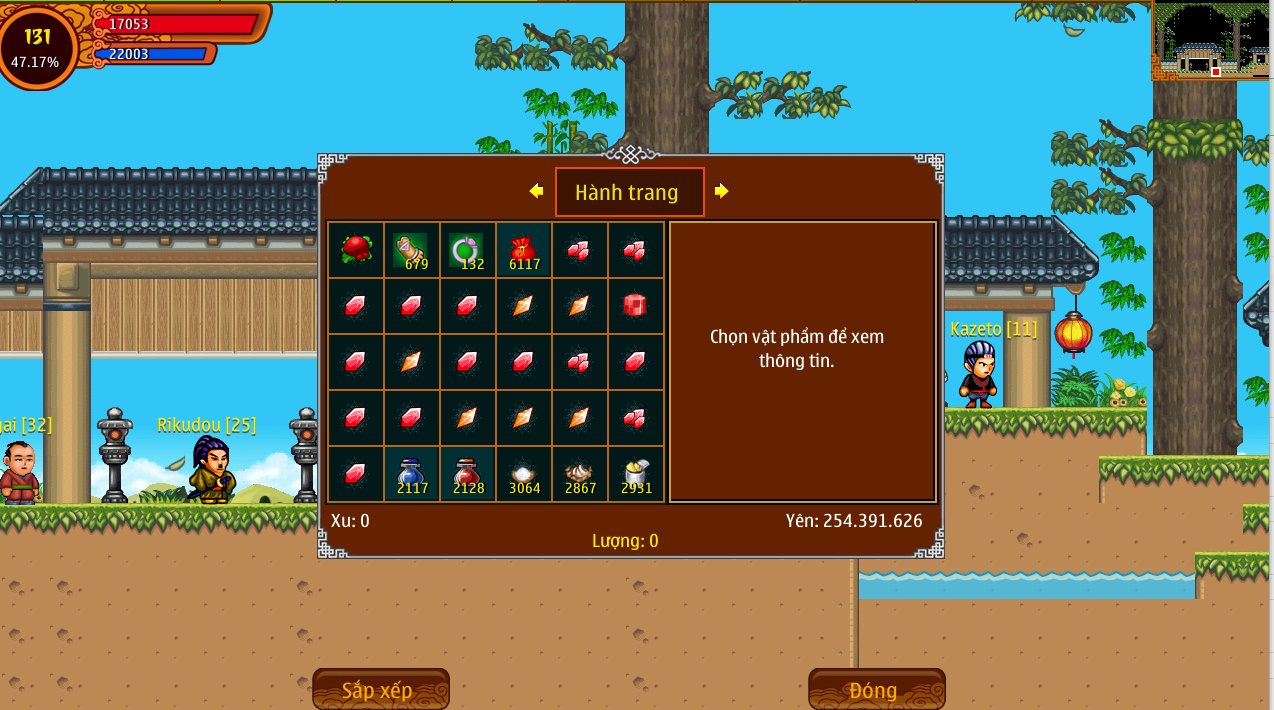Select the red flower item slot
This screenshot has height=710, width=1274.
point(356,250)
